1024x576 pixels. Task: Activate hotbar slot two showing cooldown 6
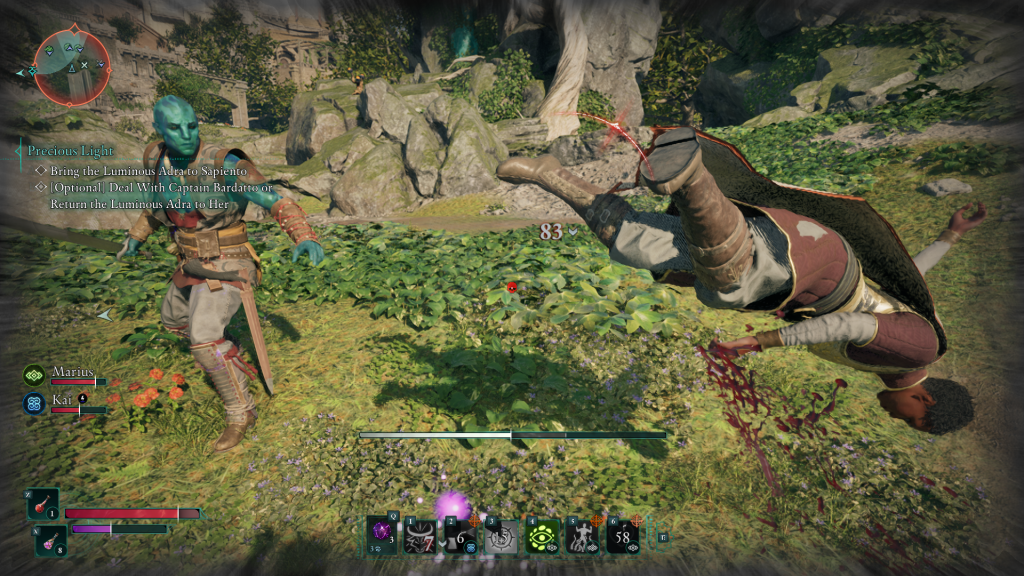point(462,535)
